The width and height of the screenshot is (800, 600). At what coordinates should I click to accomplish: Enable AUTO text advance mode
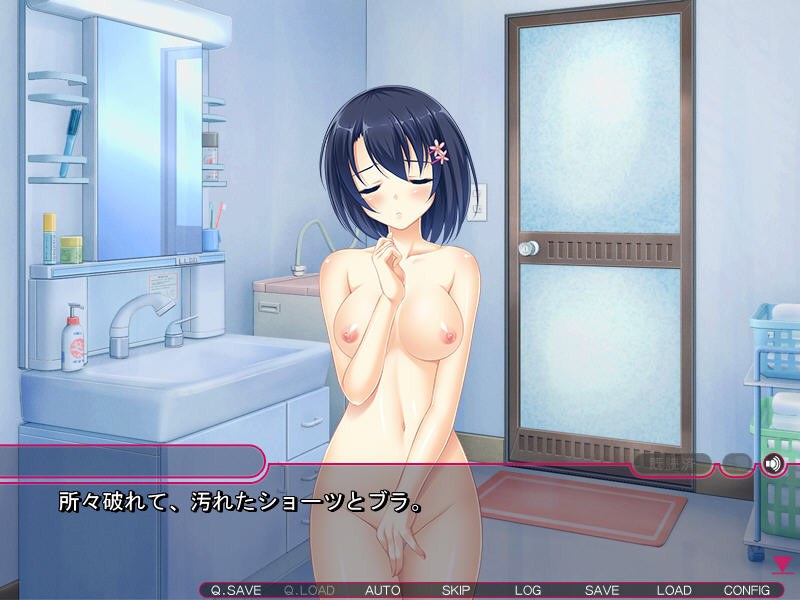(x=383, y=590)
